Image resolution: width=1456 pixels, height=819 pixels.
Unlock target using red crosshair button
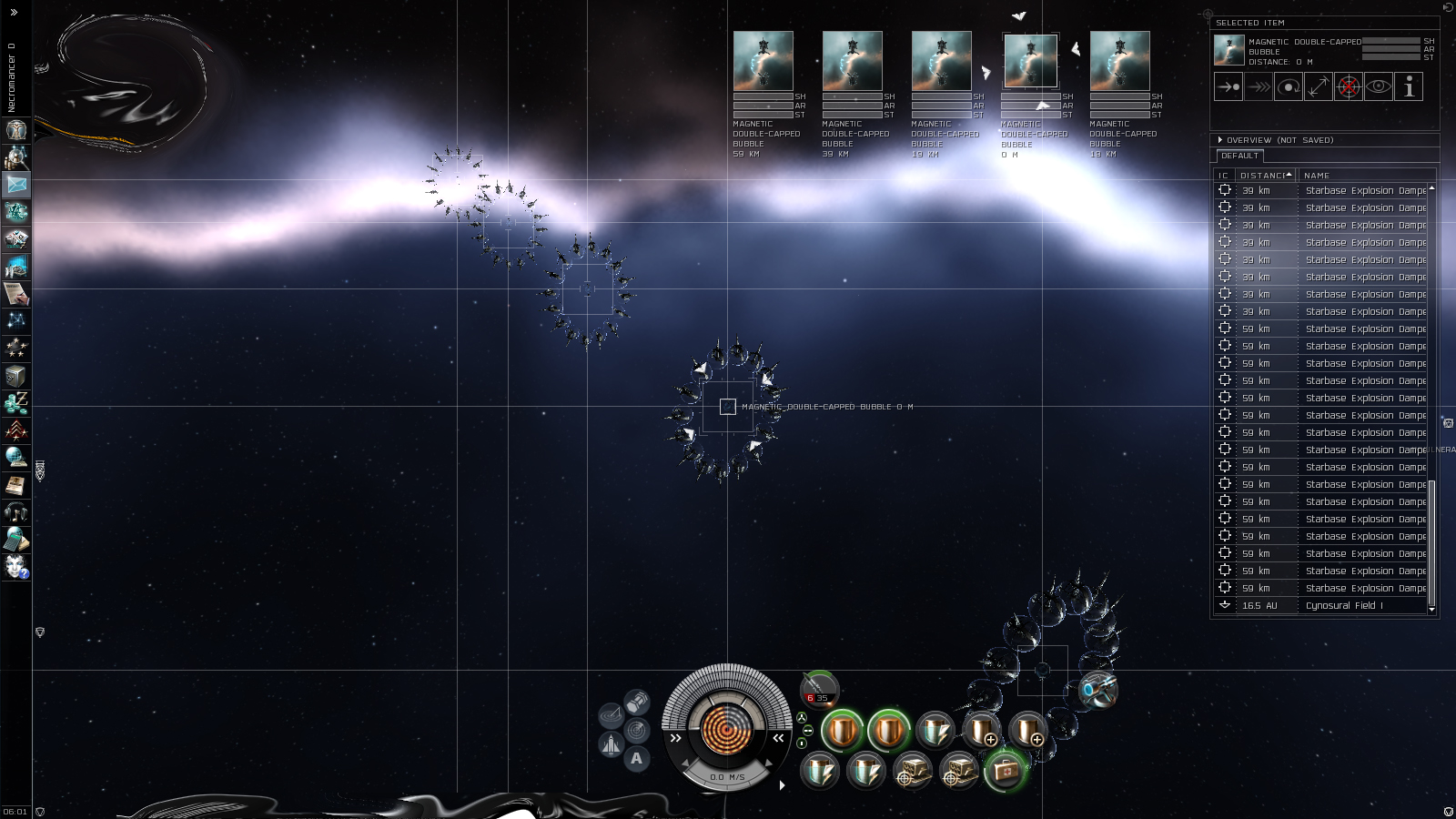click(1349, 87)
